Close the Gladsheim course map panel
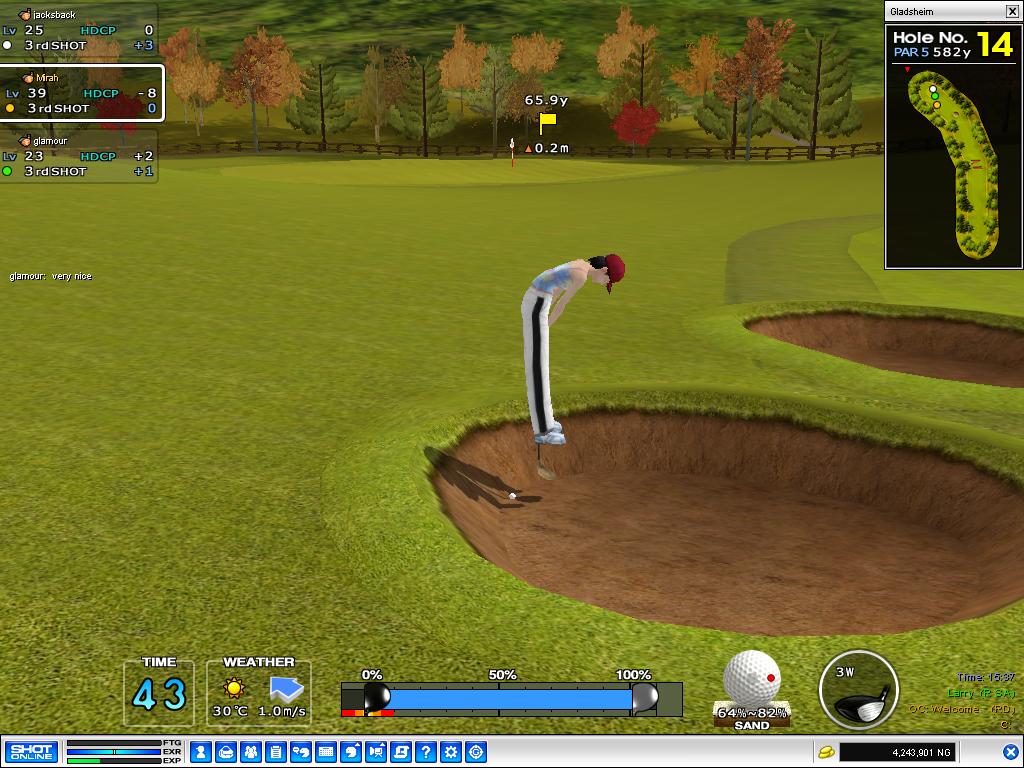 [x=1012, y=12]
